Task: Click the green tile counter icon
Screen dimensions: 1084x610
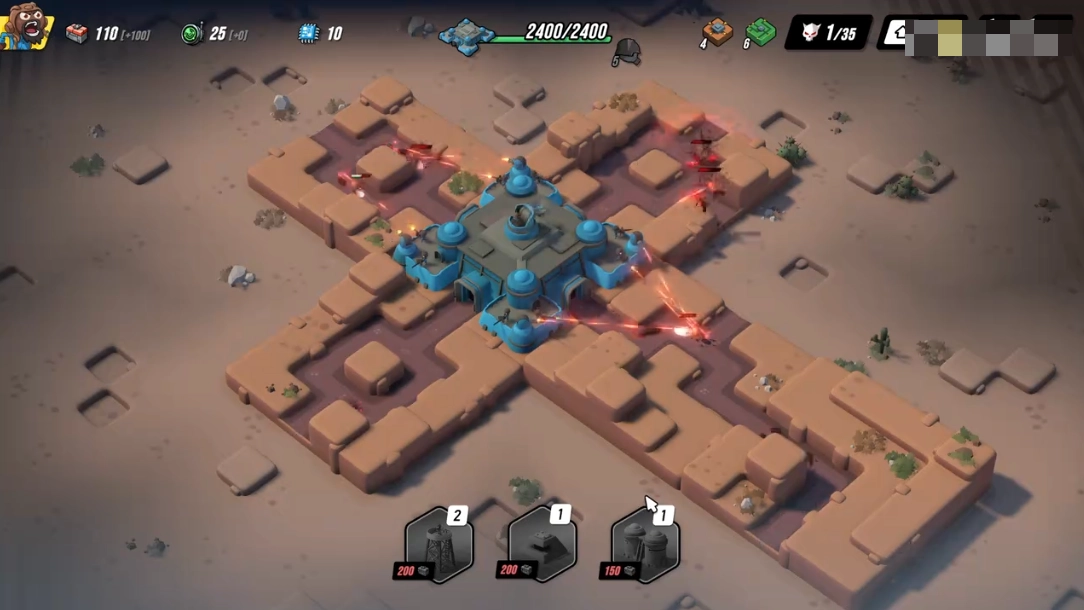Action: coord(760,32)
